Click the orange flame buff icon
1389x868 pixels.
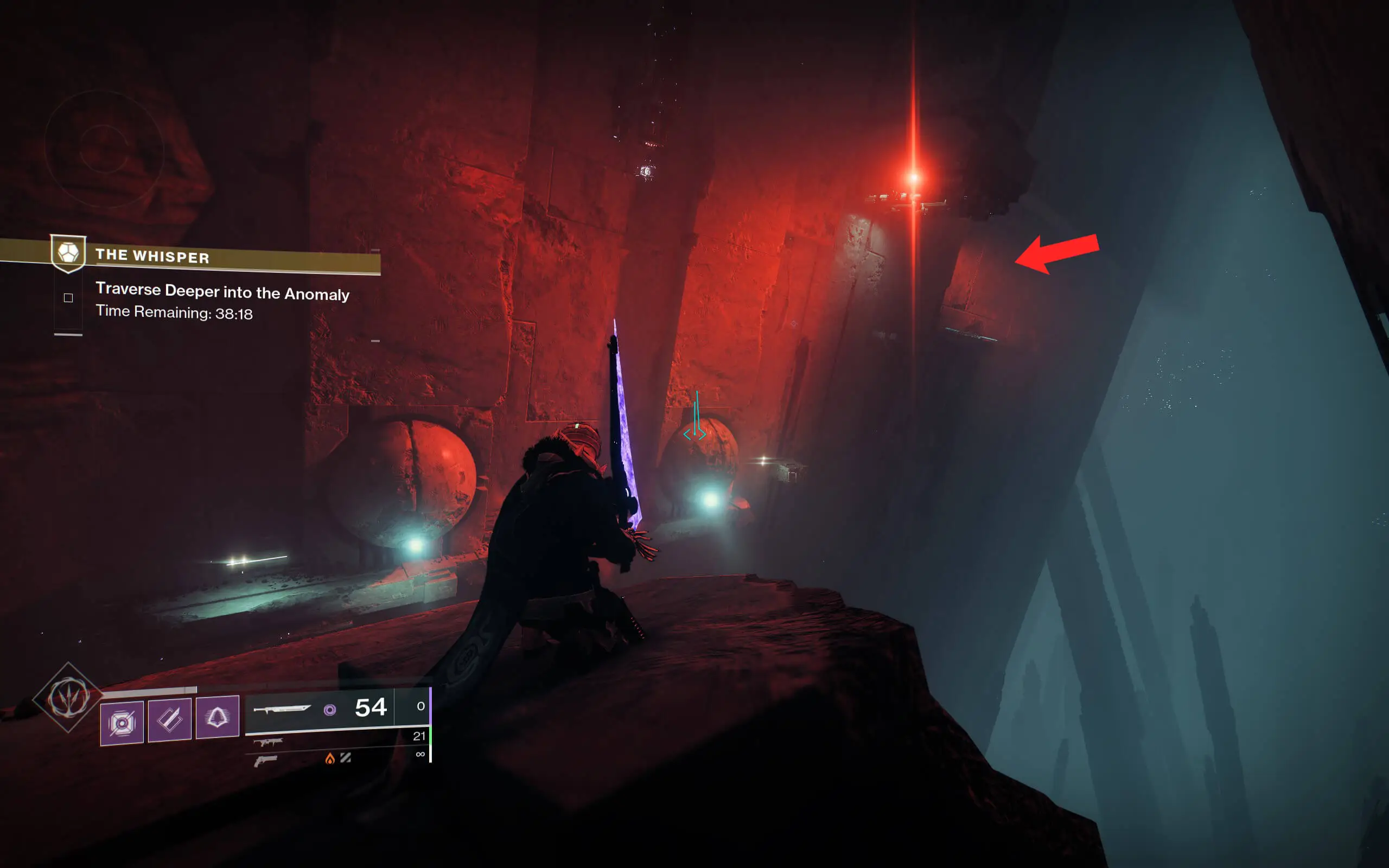(x=329, y=759)
